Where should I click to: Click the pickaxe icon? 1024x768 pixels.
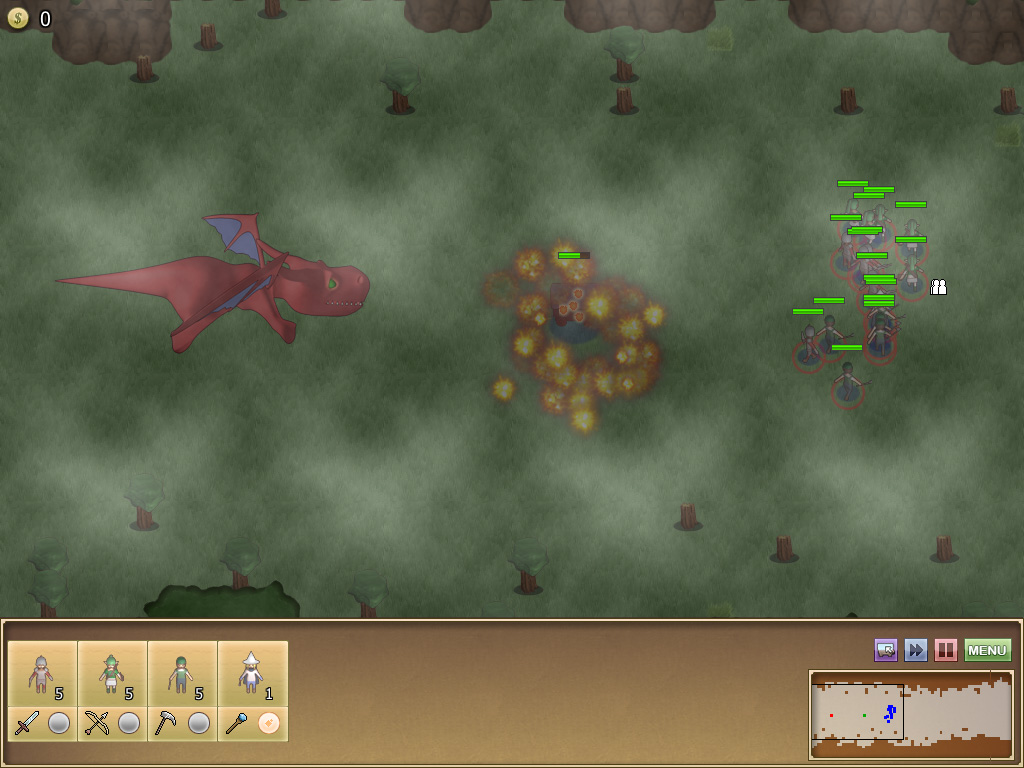coord(167,723)
